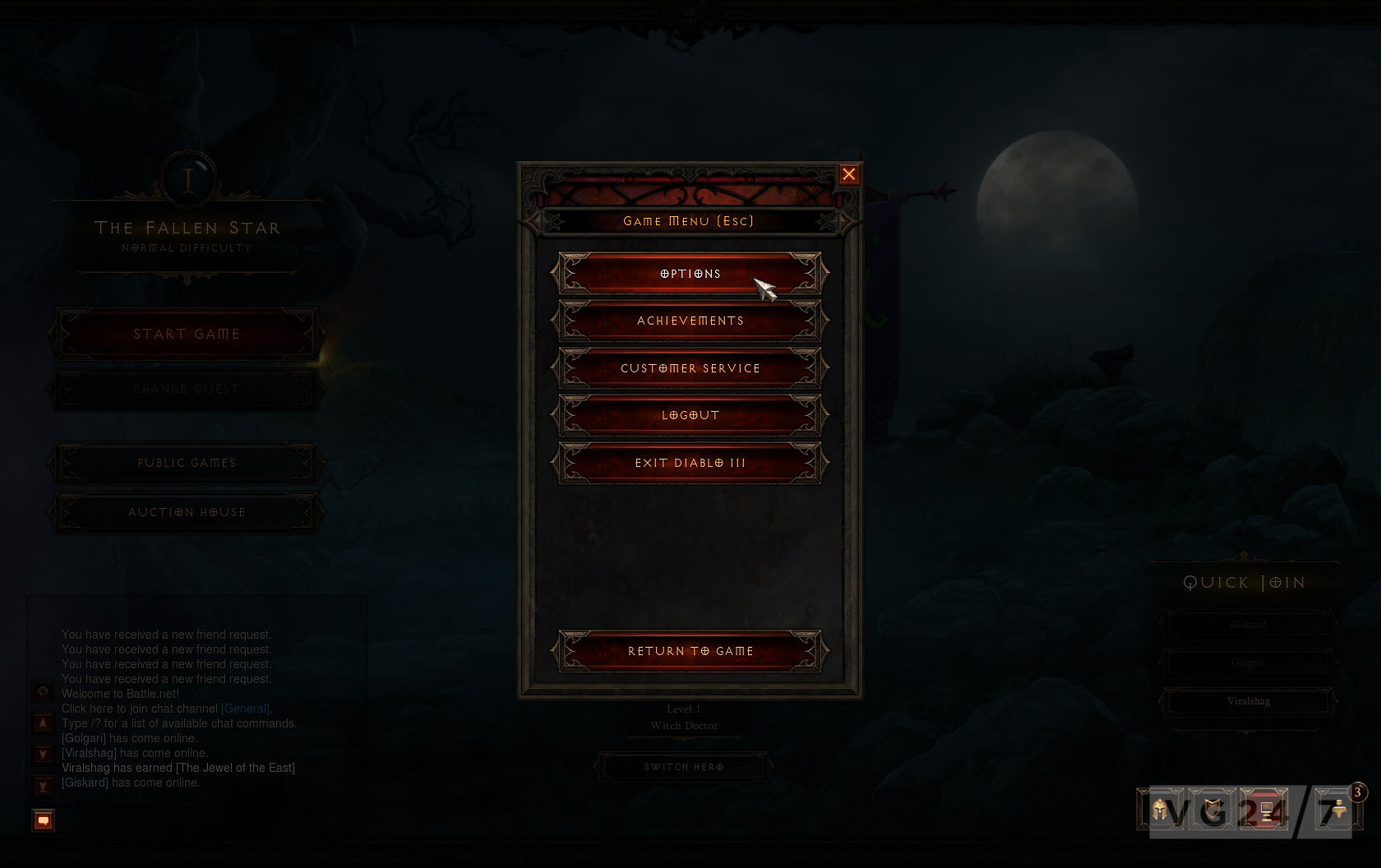Screen dimensions: 1381x868
Task: Open chat settings via the gear icon
Action: (42, 691)
